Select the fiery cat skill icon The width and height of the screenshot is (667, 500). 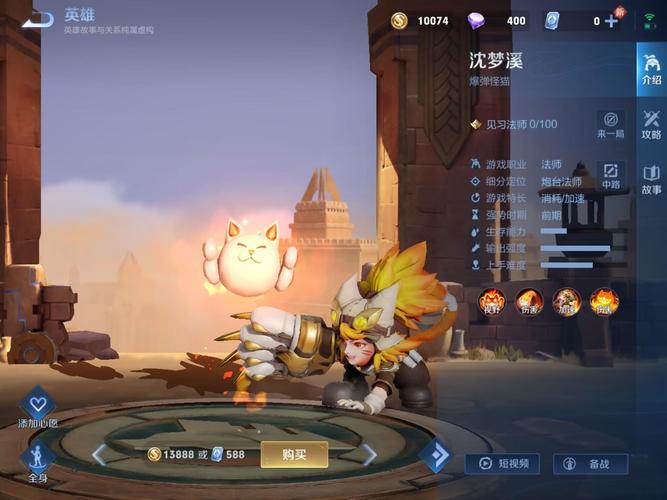coord(603,300)
